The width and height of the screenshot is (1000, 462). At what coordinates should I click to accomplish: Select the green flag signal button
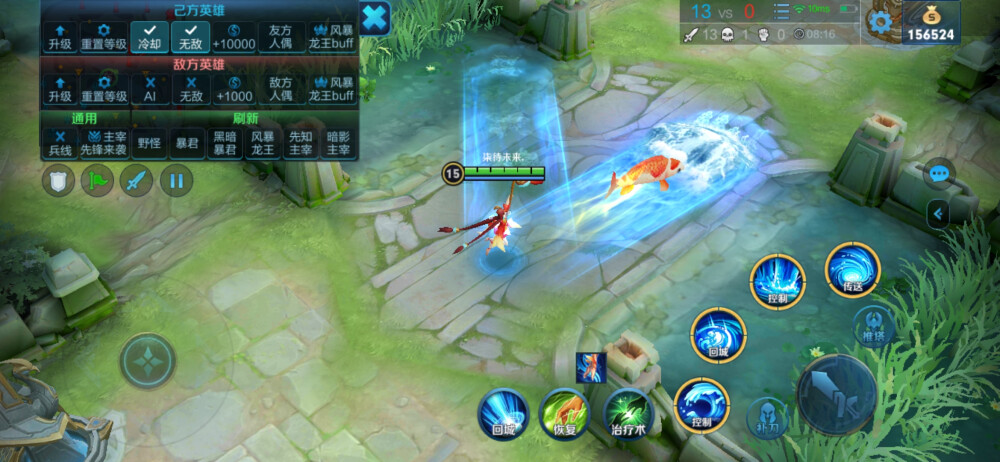[x=97, y=181]
